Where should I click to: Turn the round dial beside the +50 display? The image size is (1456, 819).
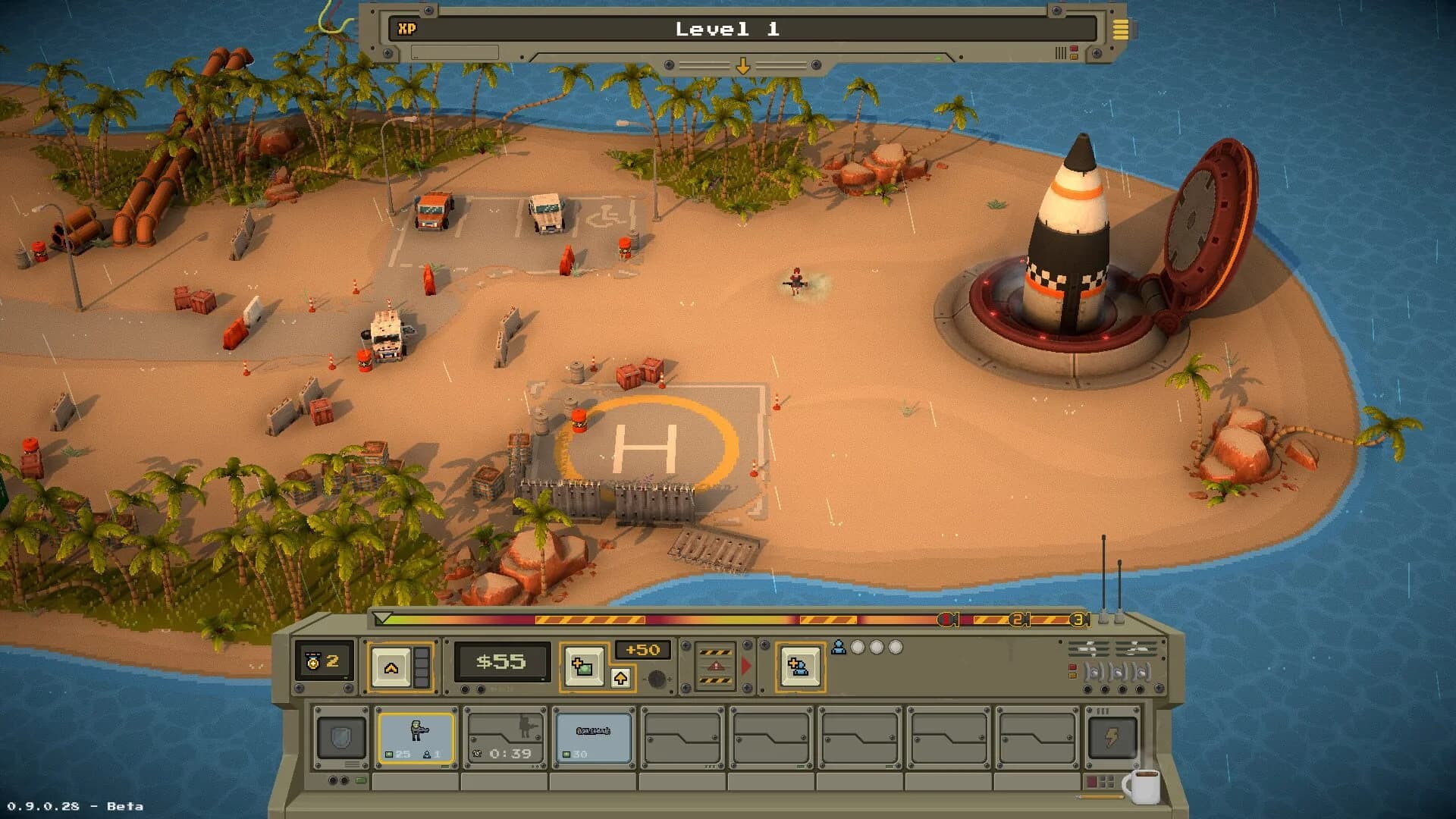[x=657, y=679]
